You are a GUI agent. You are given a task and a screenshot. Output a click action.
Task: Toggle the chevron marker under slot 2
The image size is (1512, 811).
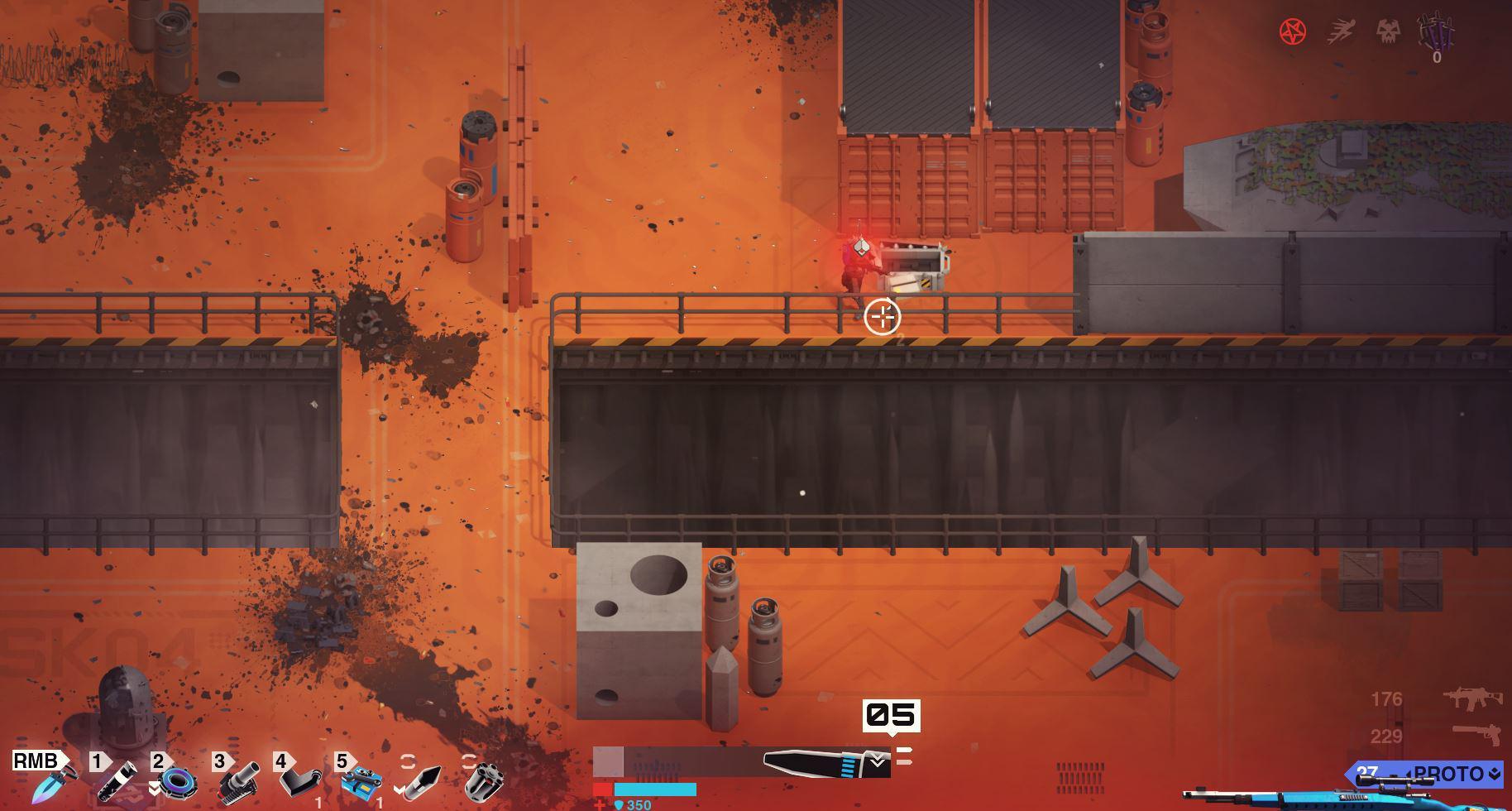tap(154, 789)
